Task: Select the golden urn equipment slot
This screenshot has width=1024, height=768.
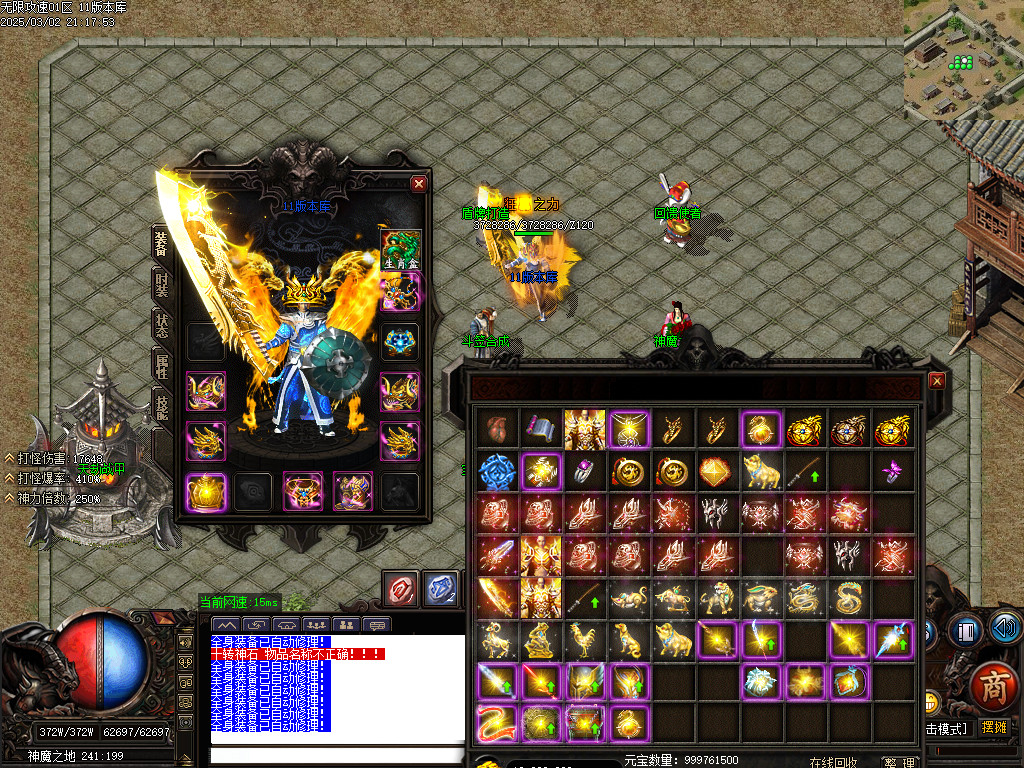Action: coord(206,491)
